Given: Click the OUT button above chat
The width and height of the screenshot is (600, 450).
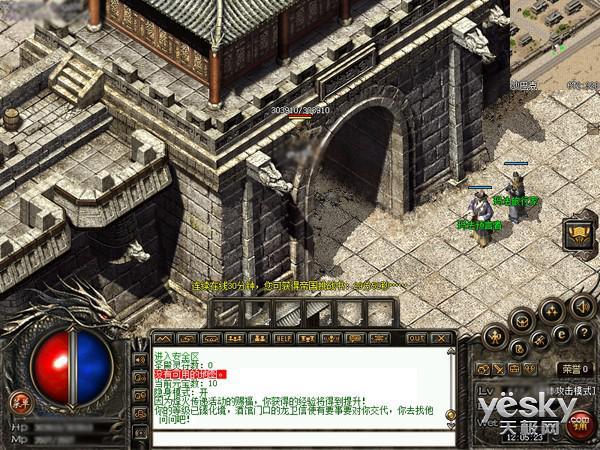Looking at the screenshot, I should pos(416,338).
